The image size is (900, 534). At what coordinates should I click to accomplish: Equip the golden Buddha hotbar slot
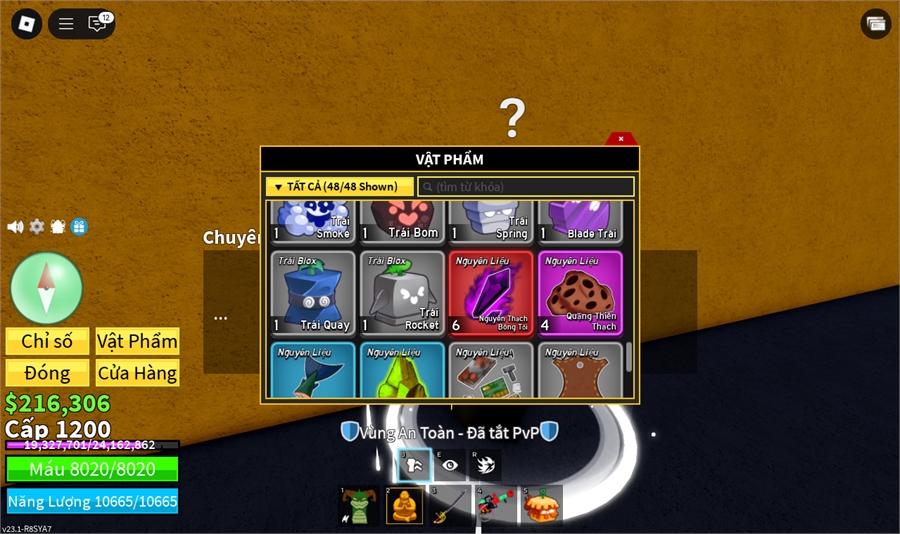pyautogui.click(x=404, y=506)
